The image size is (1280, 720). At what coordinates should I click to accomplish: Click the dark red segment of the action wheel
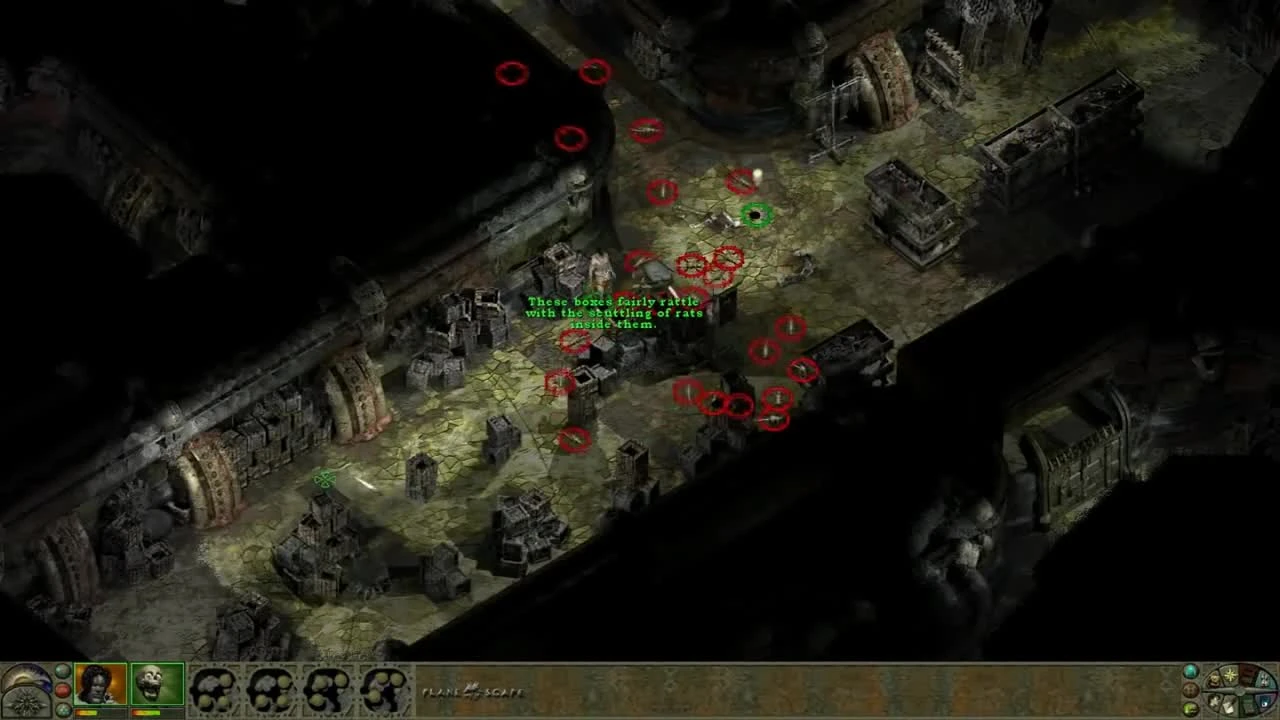click(1248, 675)
